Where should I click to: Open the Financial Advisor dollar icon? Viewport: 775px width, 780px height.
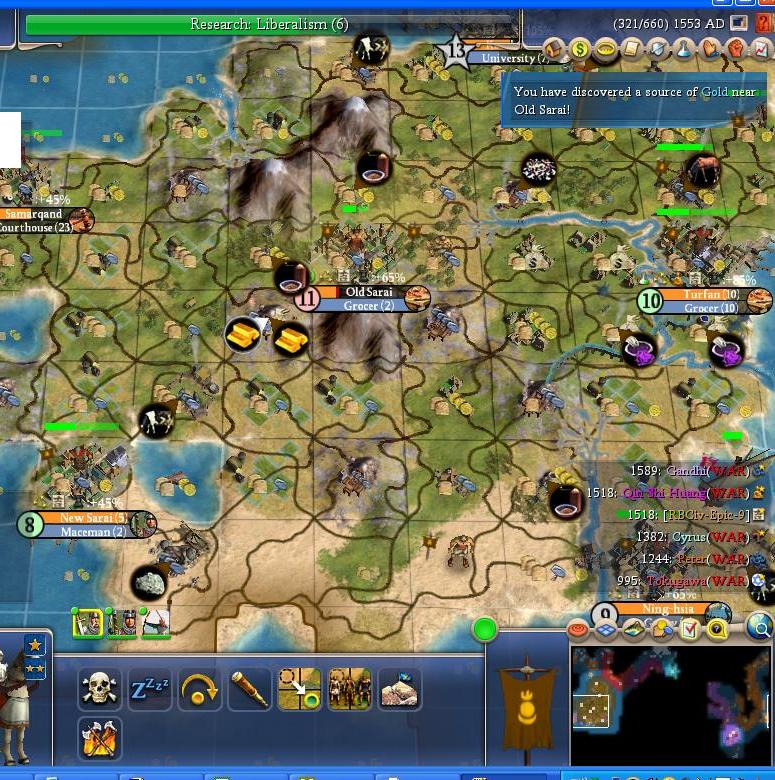[x=580, y=49]
